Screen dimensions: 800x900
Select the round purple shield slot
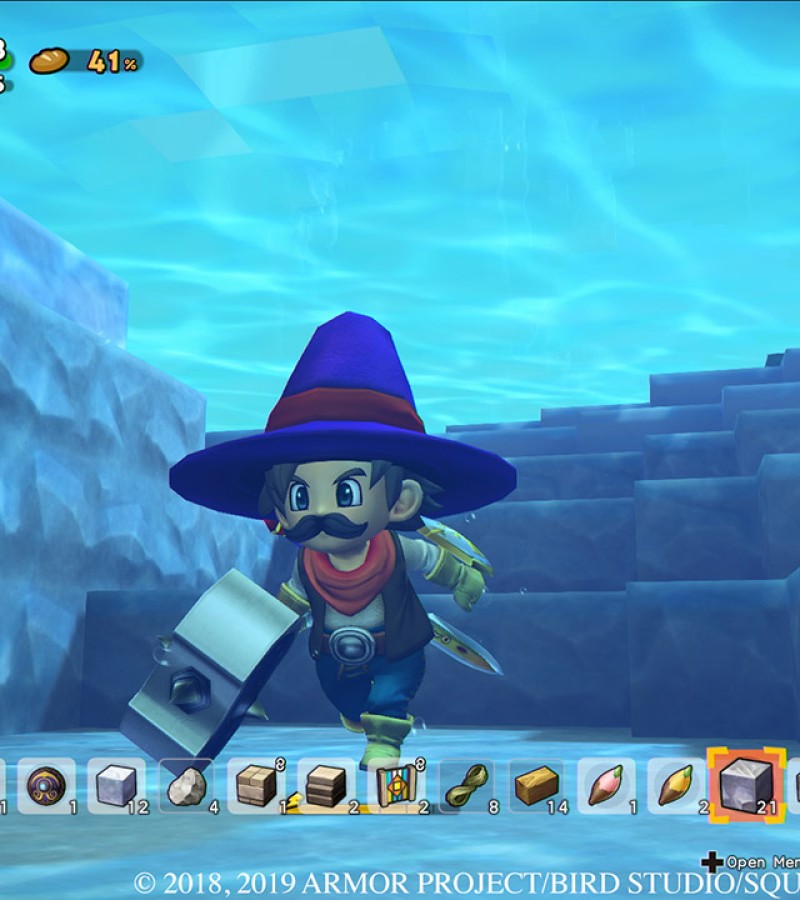[46, 786]
